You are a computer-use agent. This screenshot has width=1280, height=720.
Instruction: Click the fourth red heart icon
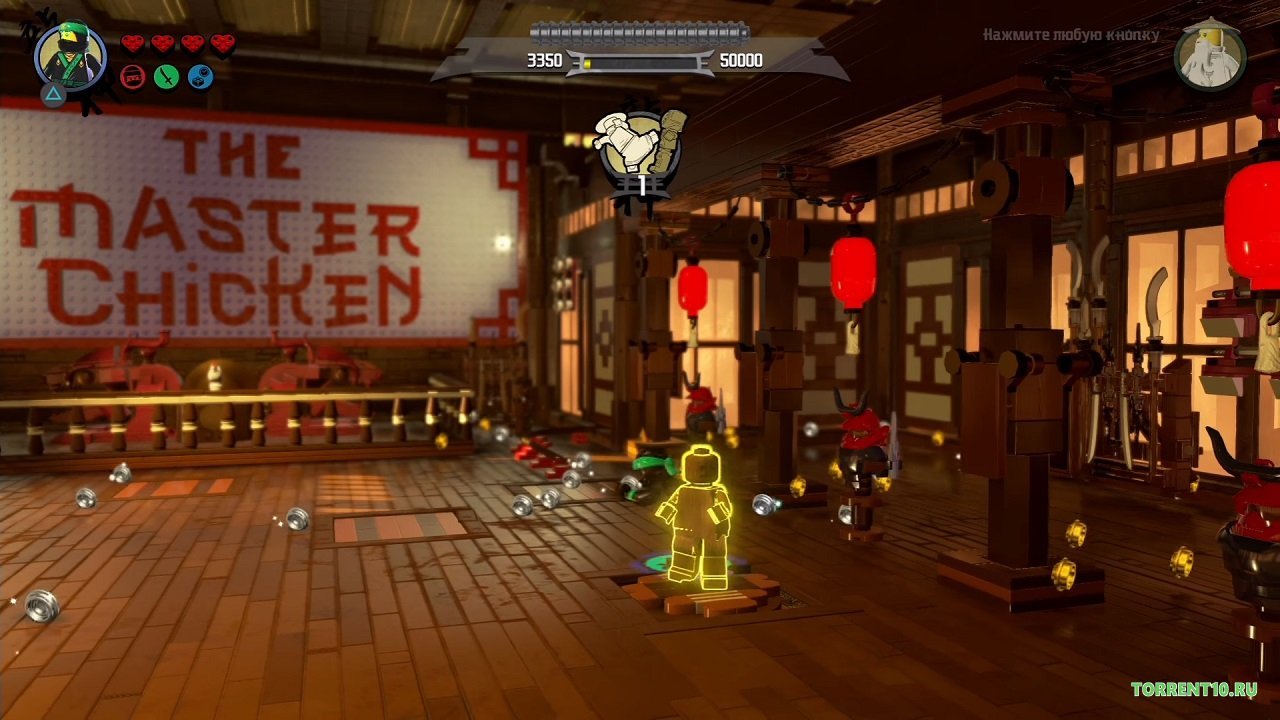220,43
